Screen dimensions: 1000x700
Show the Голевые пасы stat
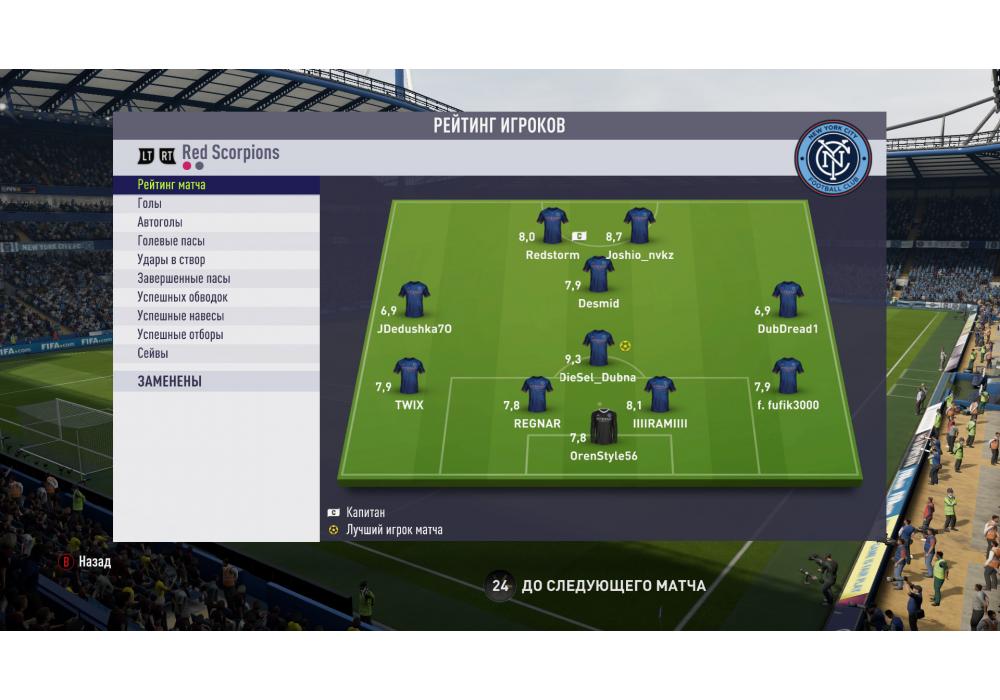(216, 241)
